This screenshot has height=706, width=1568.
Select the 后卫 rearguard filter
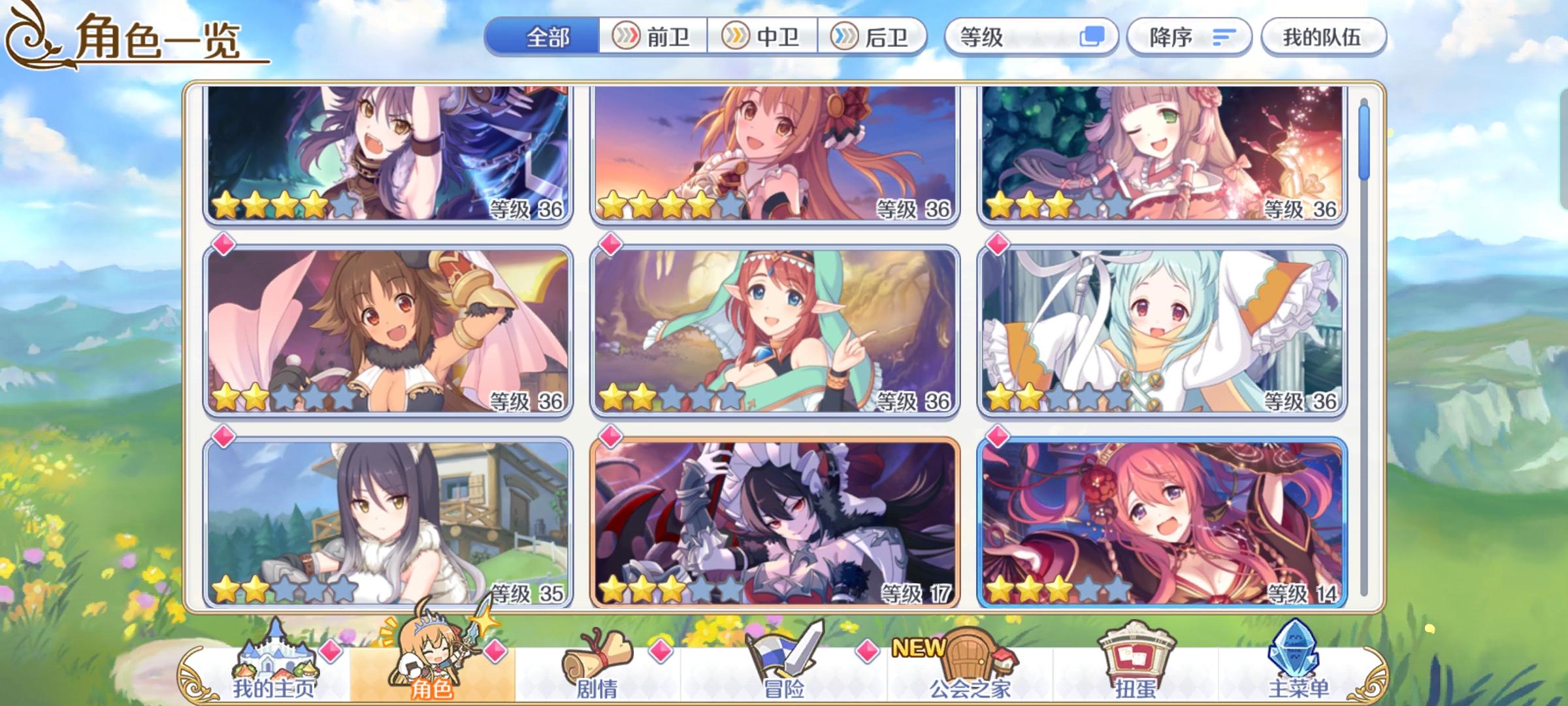(873, 37)
